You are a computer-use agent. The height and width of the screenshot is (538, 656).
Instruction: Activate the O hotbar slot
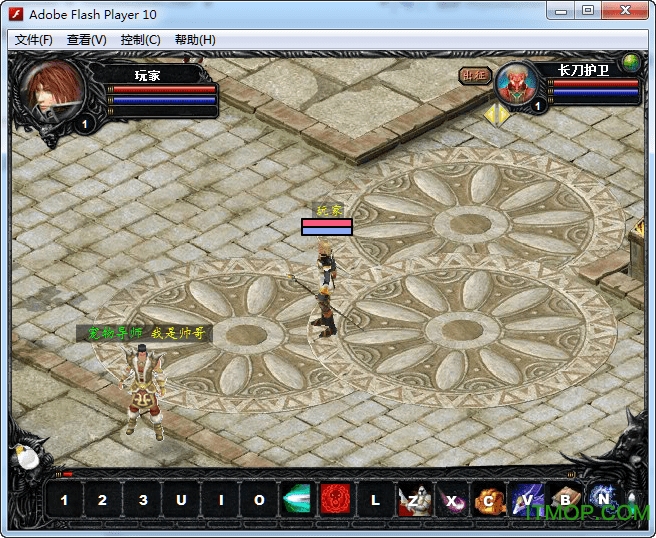tap(259, 500)
